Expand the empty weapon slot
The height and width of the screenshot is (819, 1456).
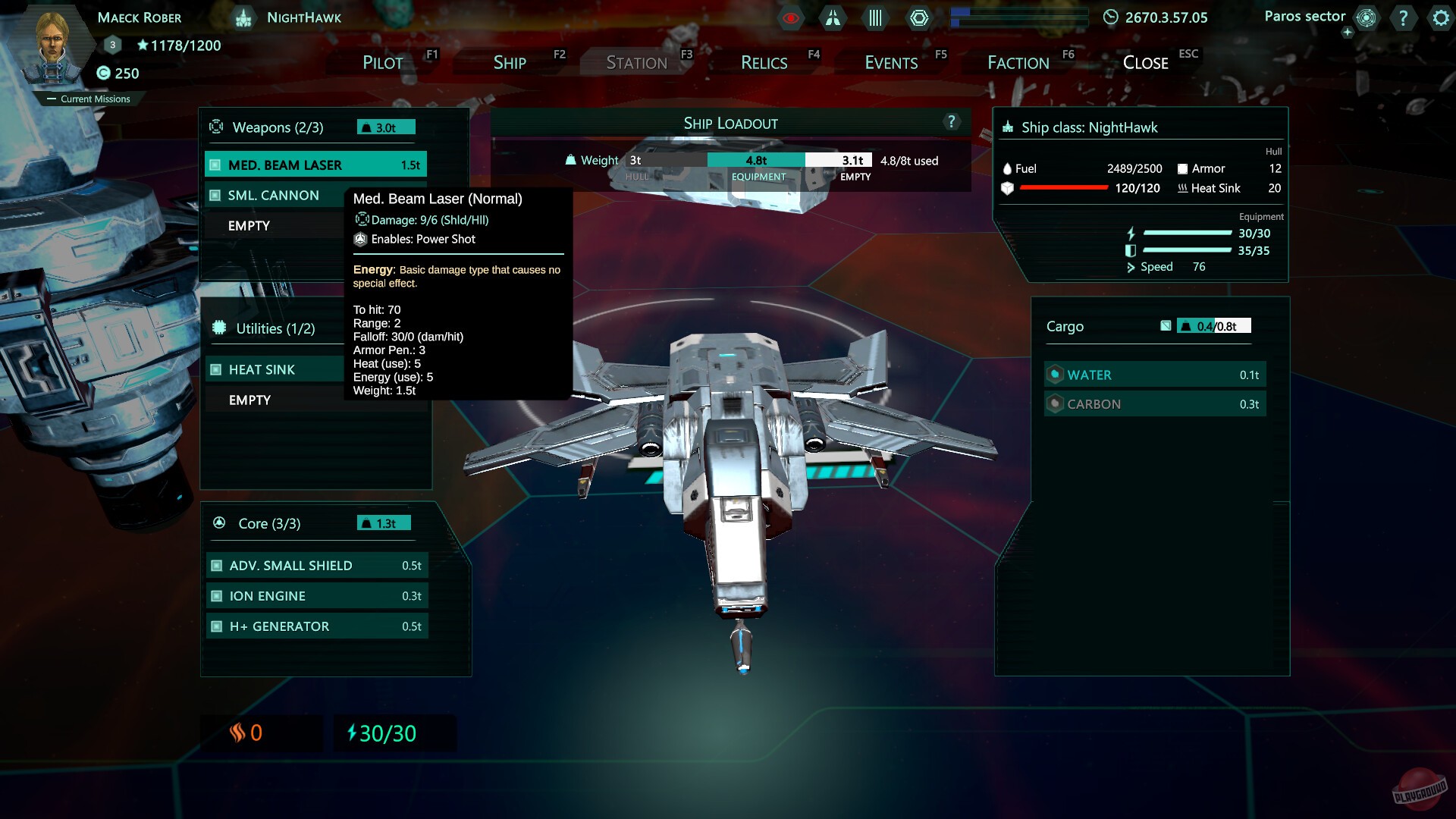[x=250, y=225]
